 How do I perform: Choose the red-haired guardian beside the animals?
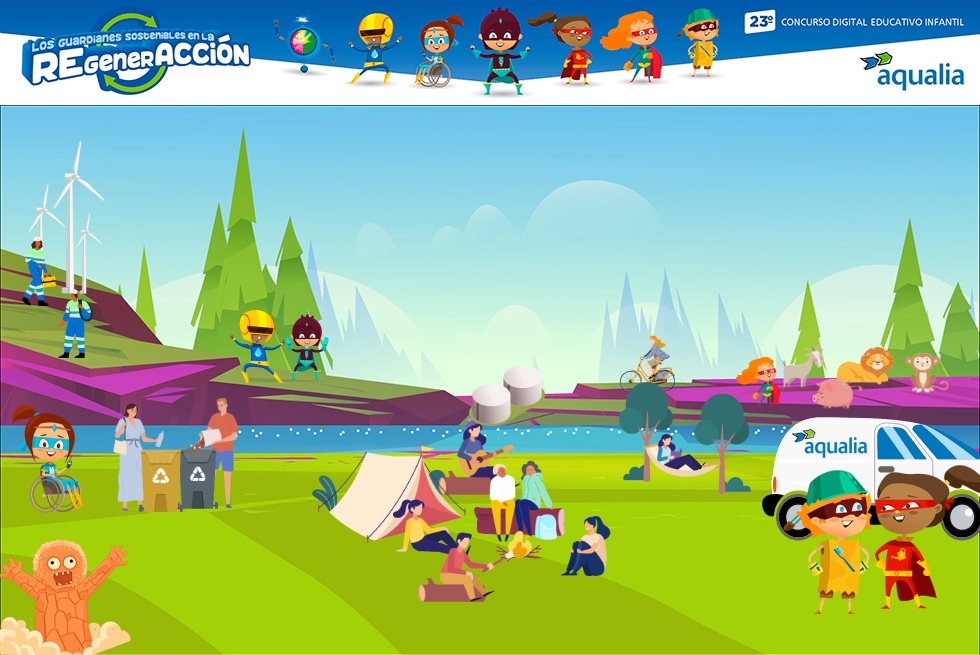click(x=760, y=379)
